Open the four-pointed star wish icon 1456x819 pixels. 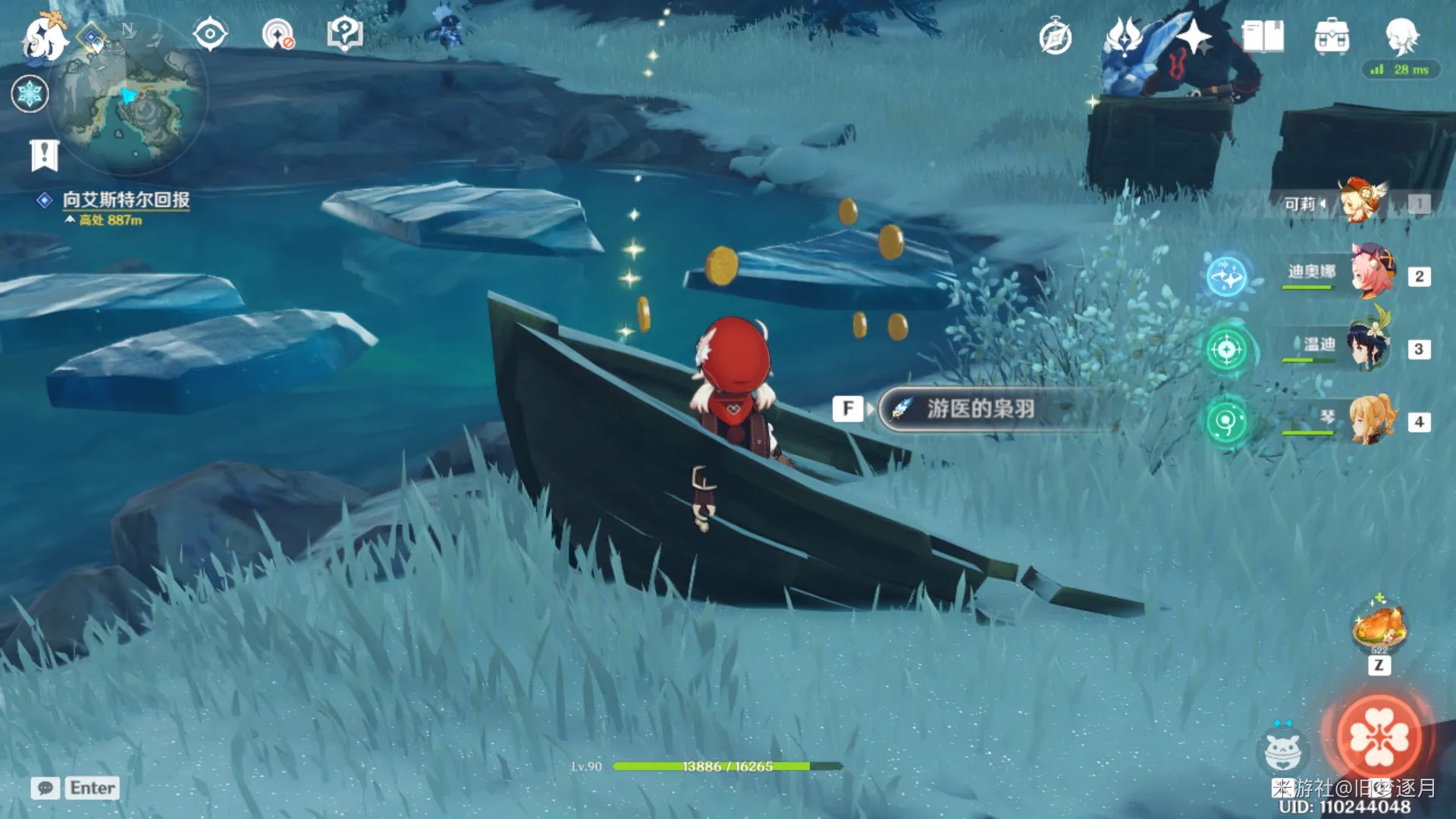point(1194,36)
